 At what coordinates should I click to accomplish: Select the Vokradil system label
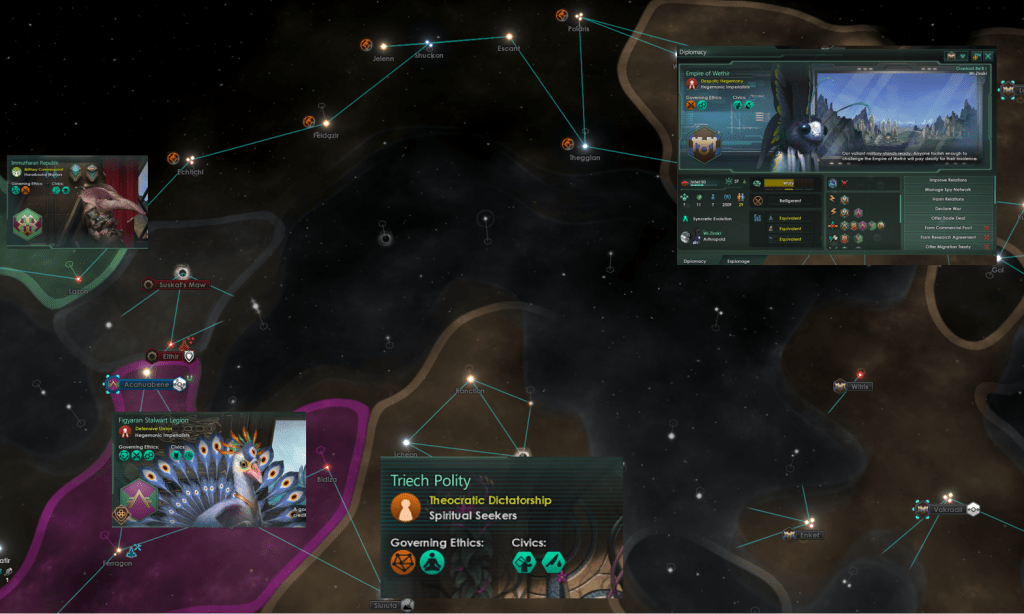click(x=948, y=509)
